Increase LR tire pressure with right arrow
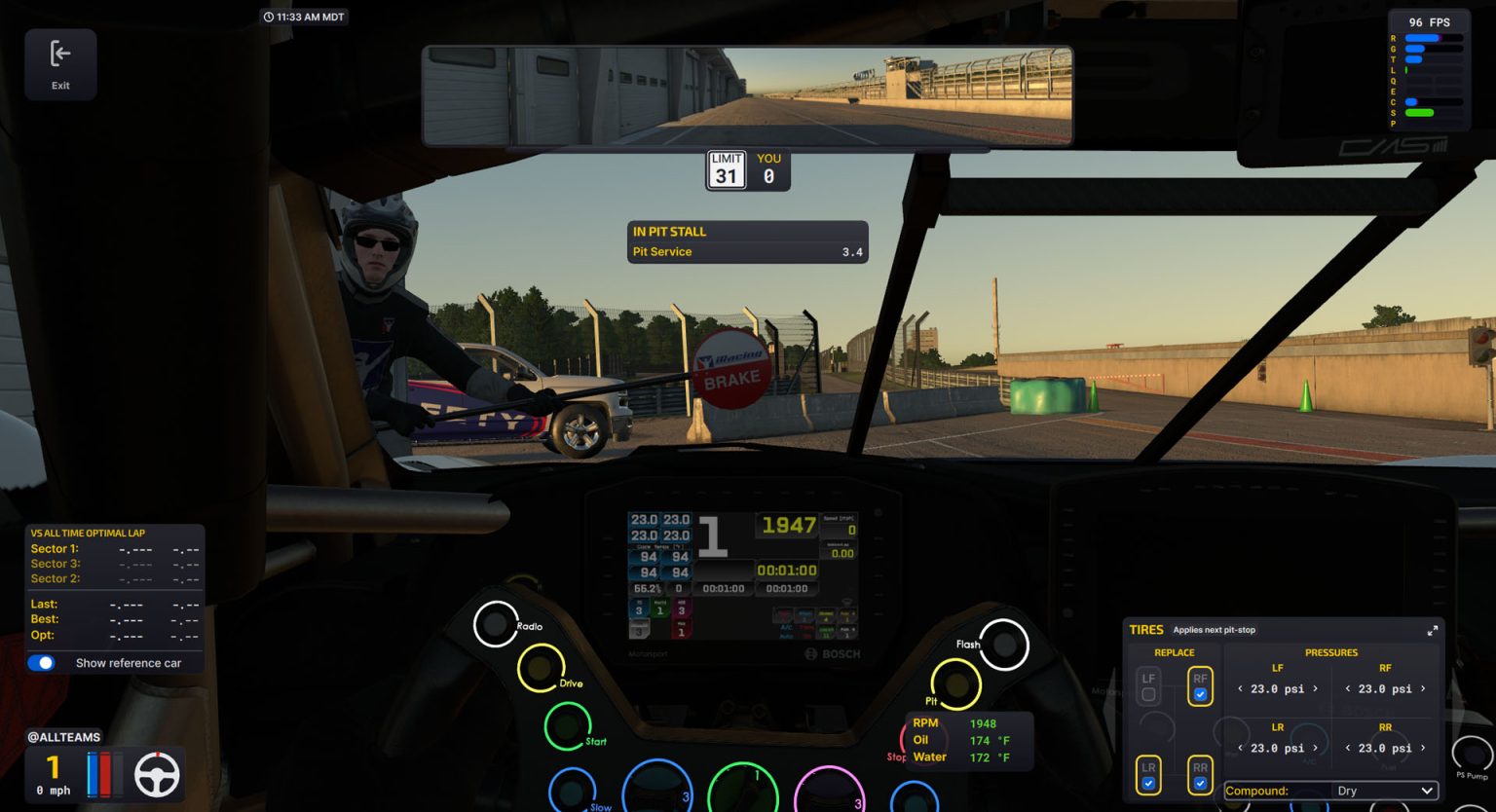 point(1315,748)
